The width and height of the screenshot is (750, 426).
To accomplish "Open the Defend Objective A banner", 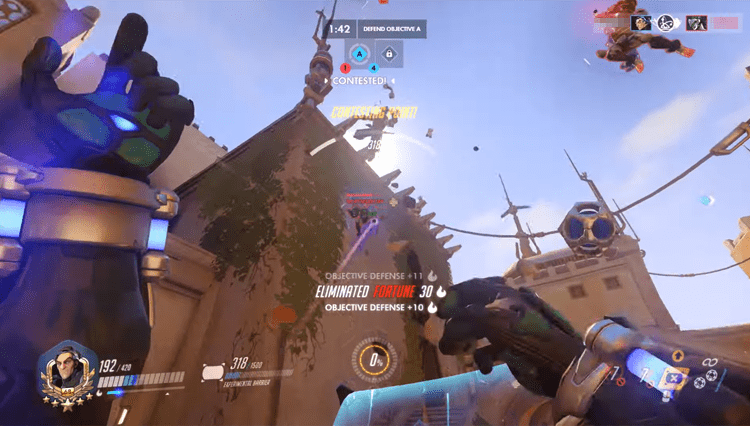I will coord(390,30).
